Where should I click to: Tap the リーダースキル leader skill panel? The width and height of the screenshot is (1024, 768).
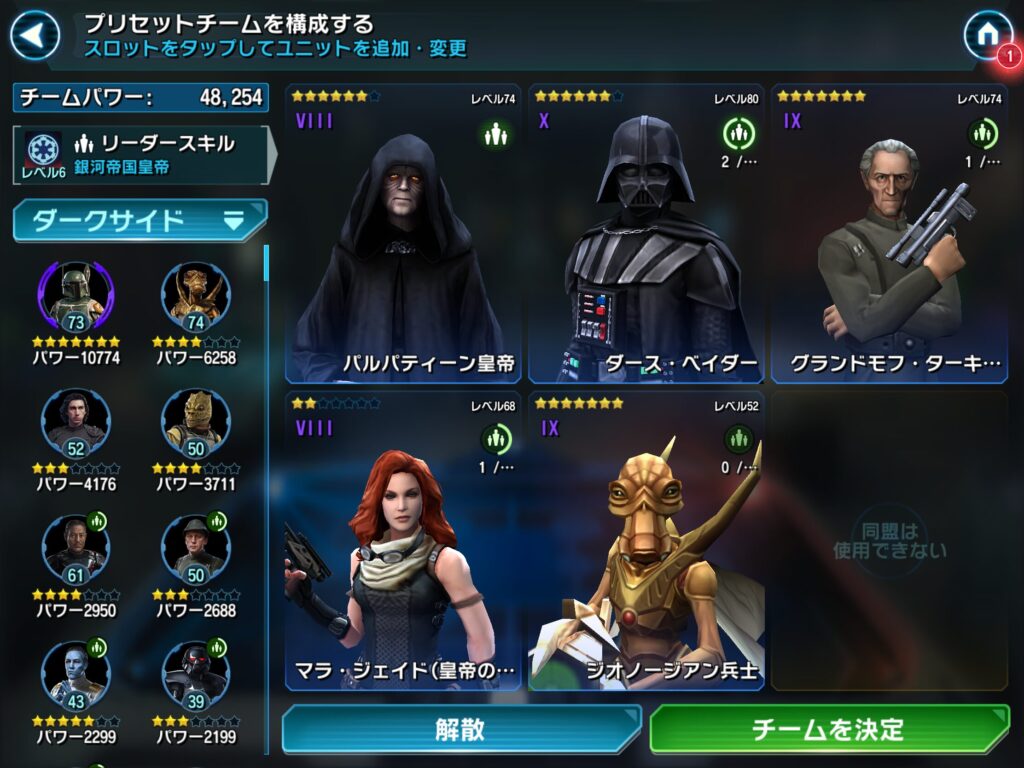[x=140, y=155]
